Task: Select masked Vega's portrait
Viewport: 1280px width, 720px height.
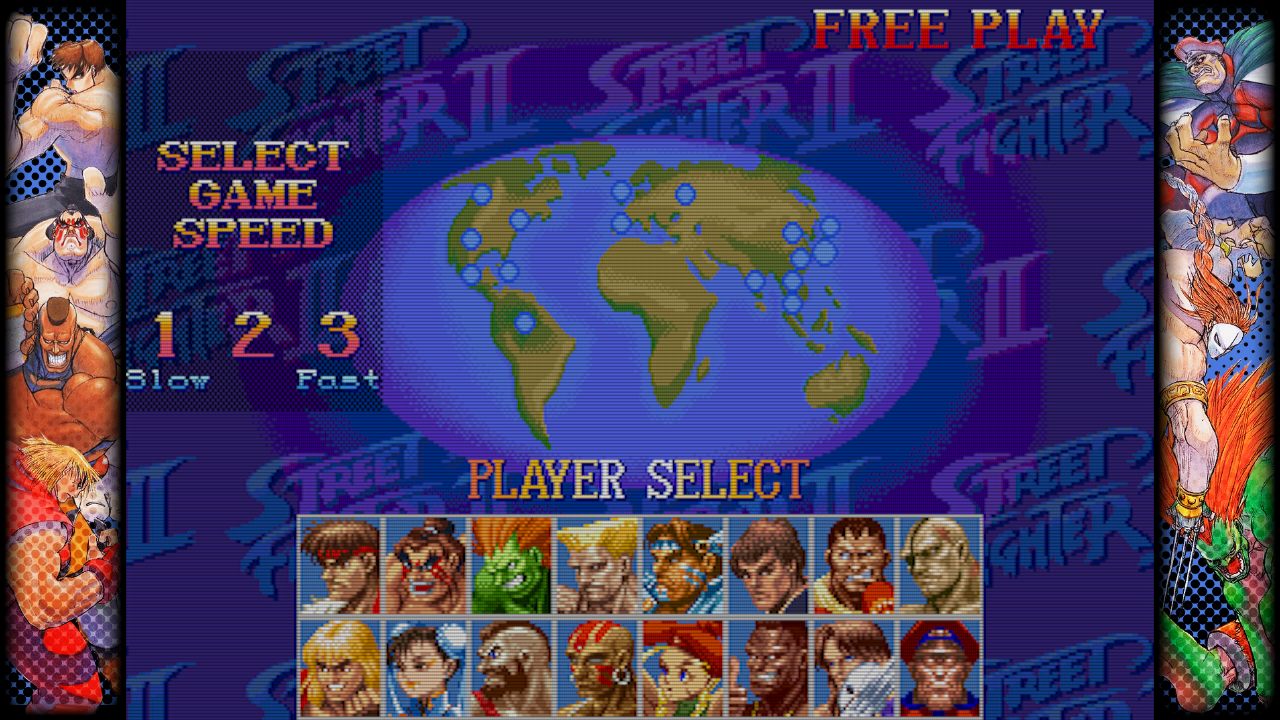Action: [x=854, y=667]
